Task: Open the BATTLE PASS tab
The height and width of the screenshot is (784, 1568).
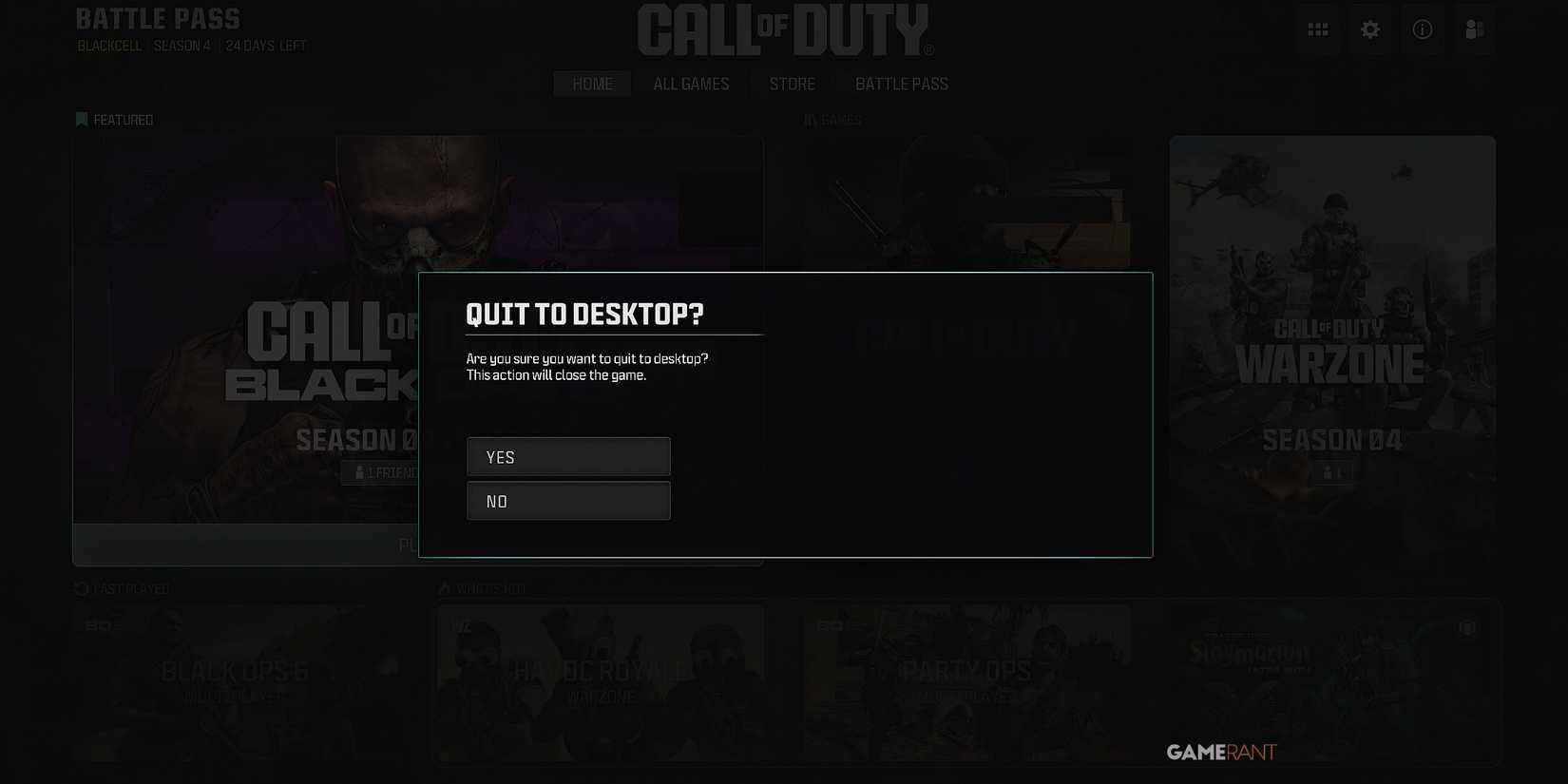Action: pos(900,84)
